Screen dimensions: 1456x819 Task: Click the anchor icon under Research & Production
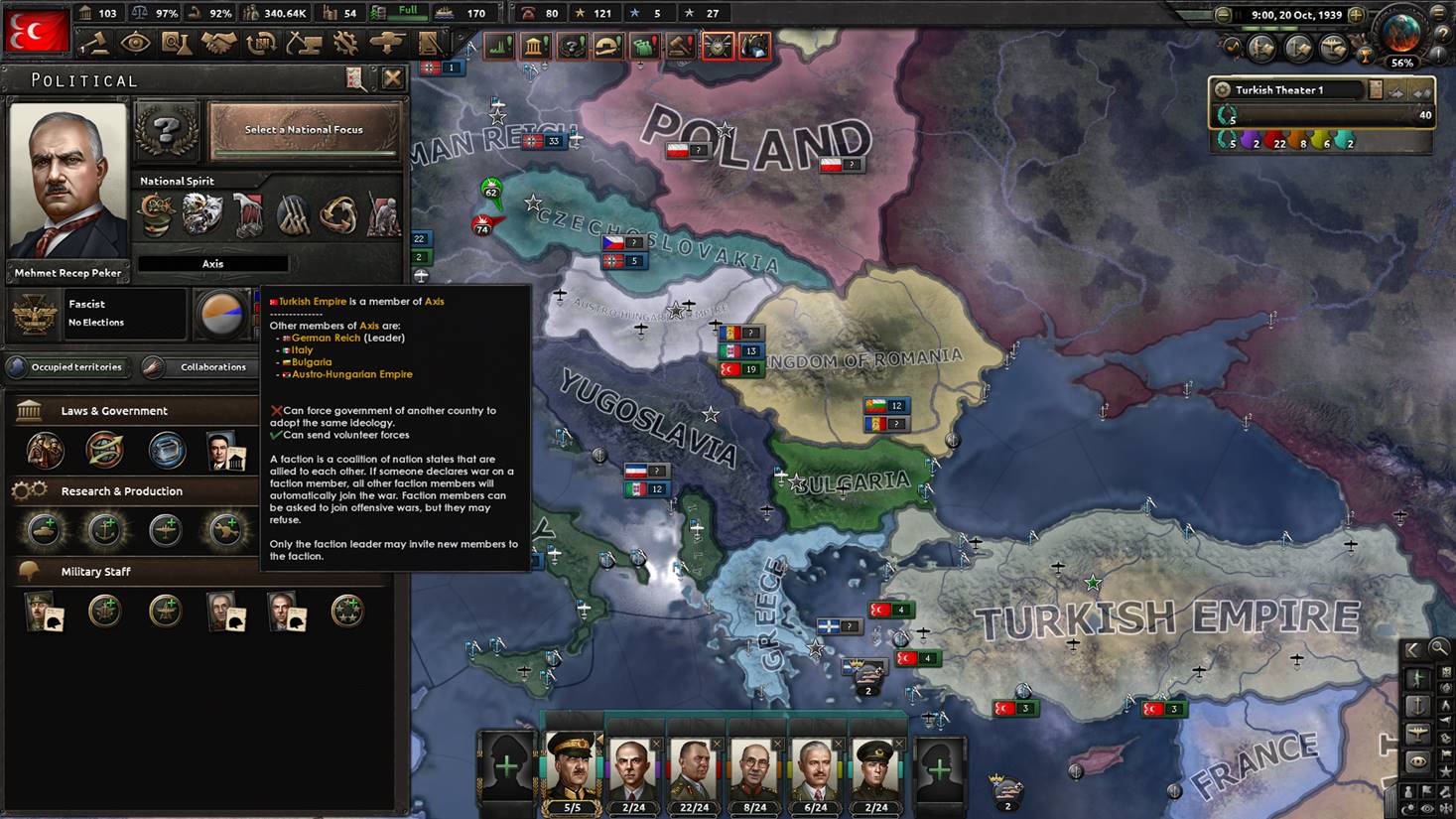tap(106, 529)
